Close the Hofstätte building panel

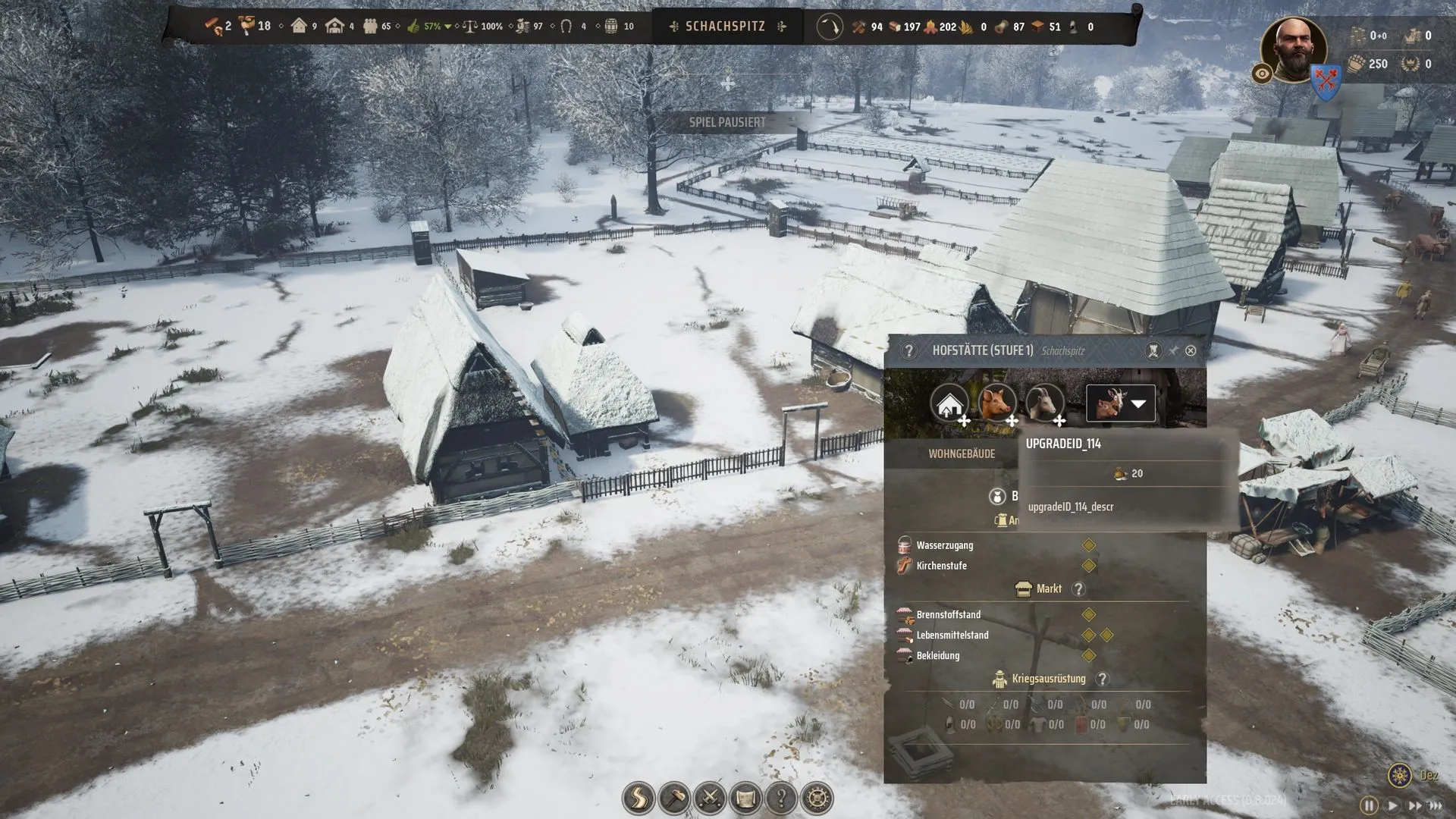[x=1191, y=350]
